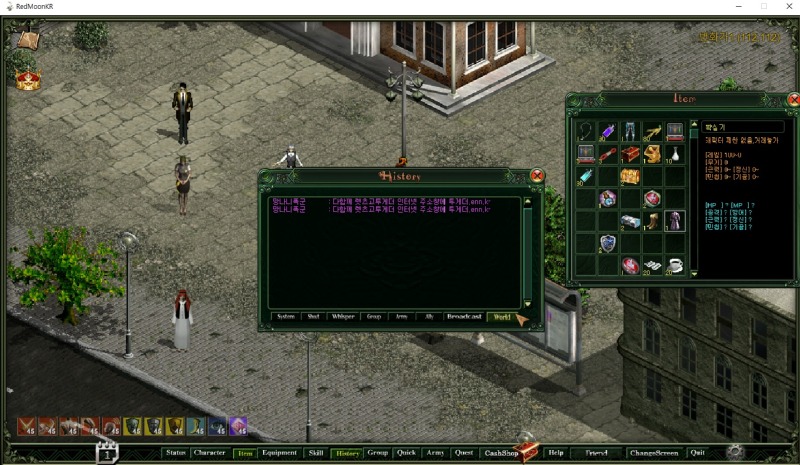The height and width of the screenshot is (465, 800).
Task: Choose ChangeScreen in the bottom bar
Action: (x=654, y=453)
